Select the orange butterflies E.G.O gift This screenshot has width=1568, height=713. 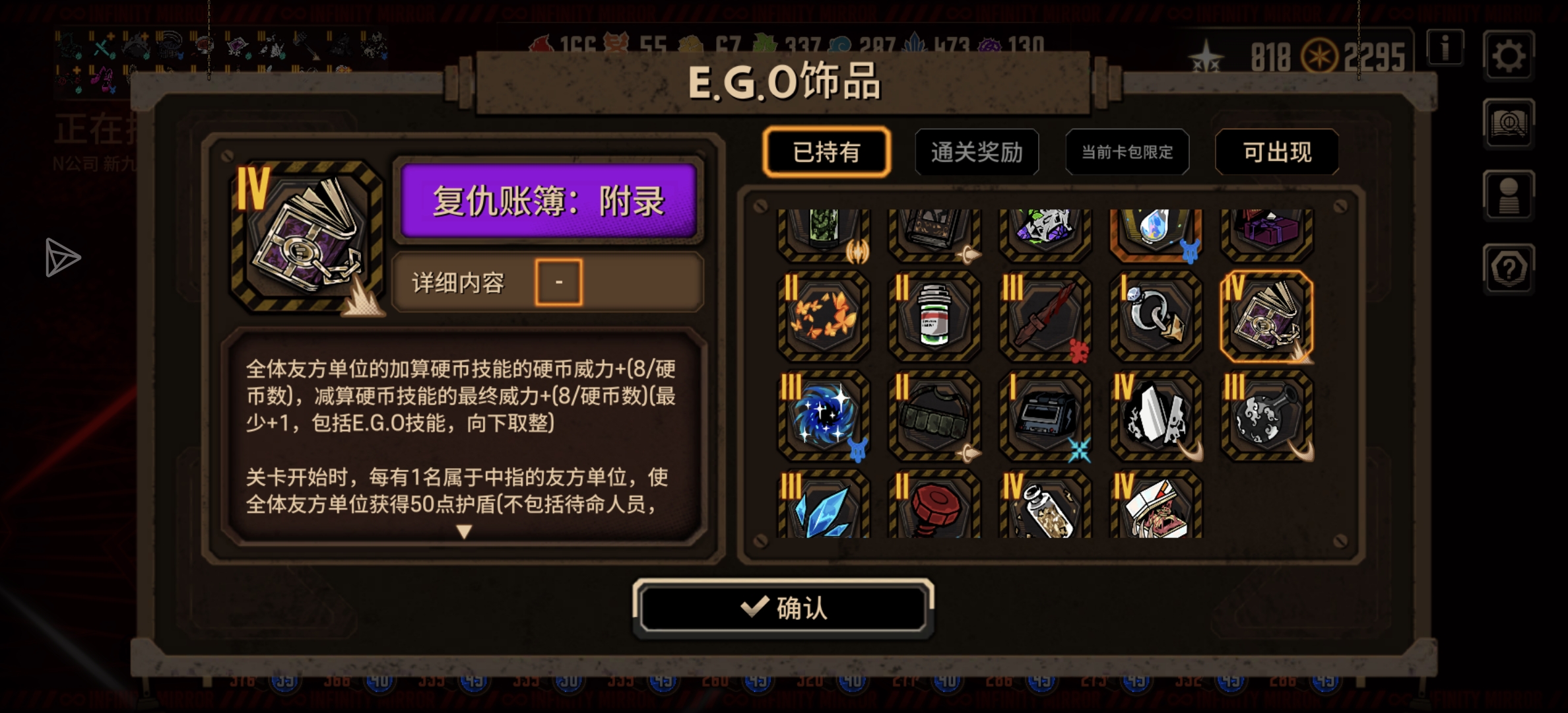[822, 317]
